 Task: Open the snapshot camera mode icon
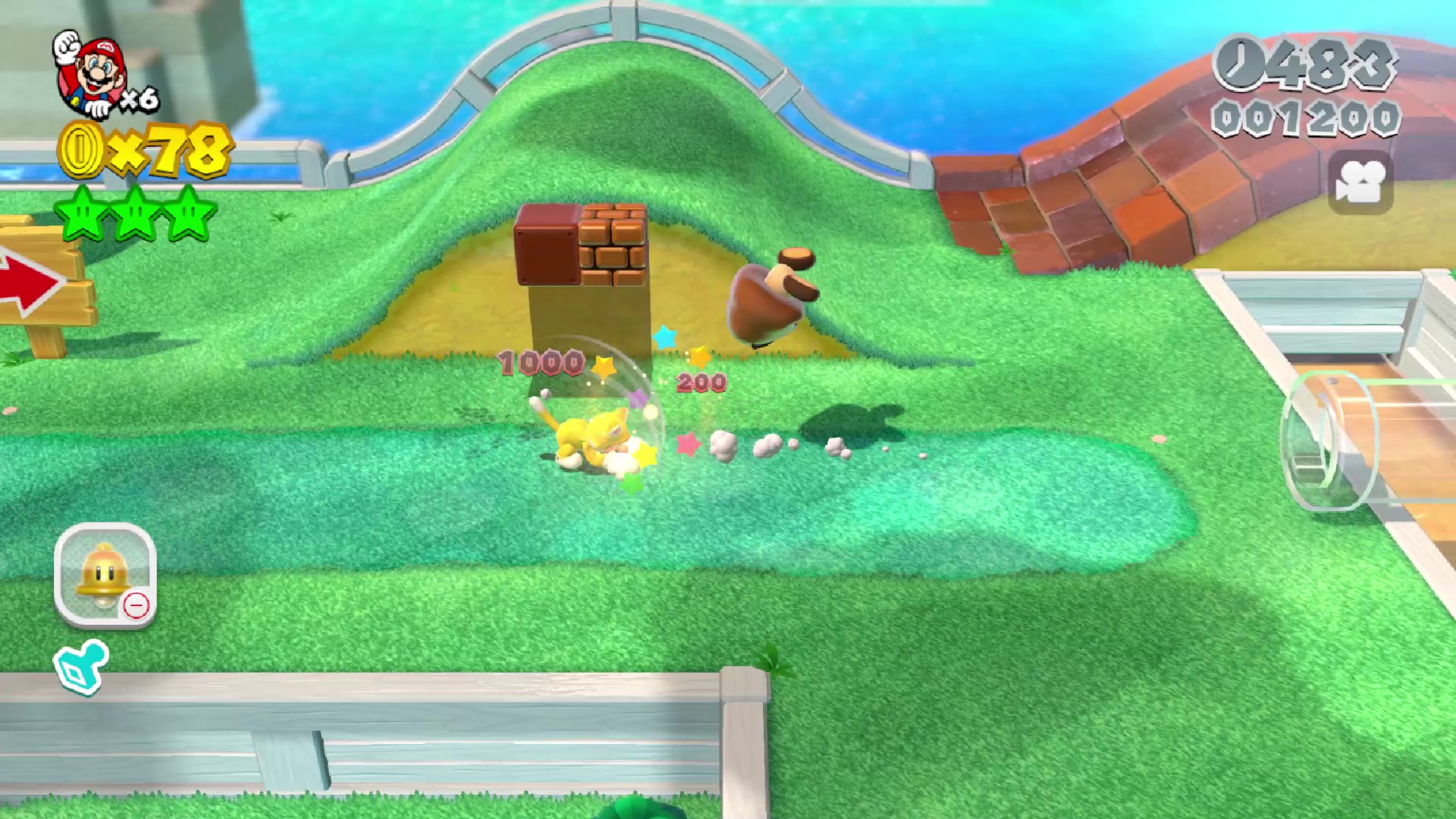pyautogui.click(x=1360, y=183)
